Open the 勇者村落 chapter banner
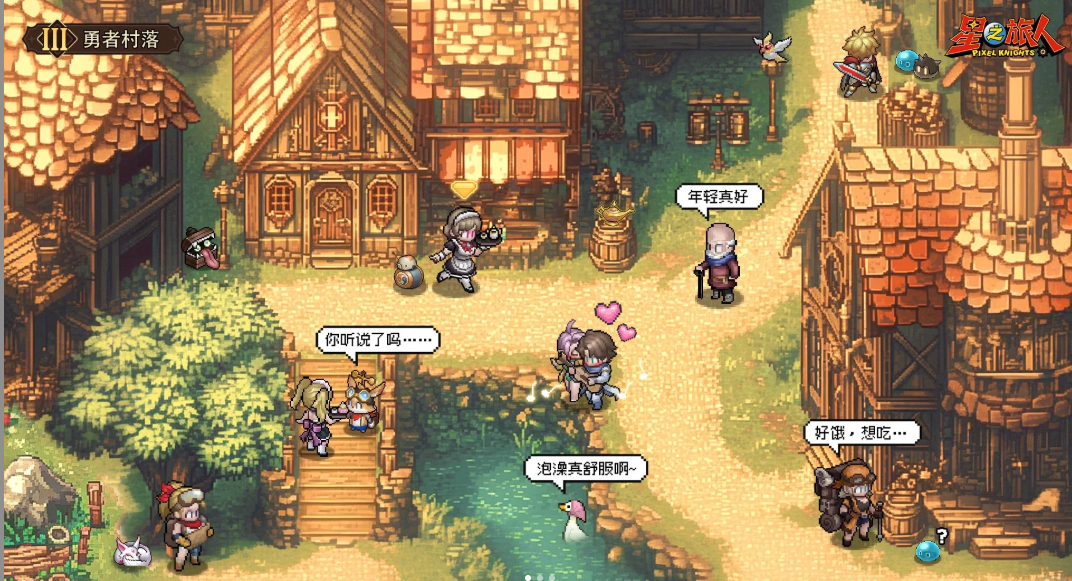Viewport: 1072px width, 581px height. click(x=105, y=39)
